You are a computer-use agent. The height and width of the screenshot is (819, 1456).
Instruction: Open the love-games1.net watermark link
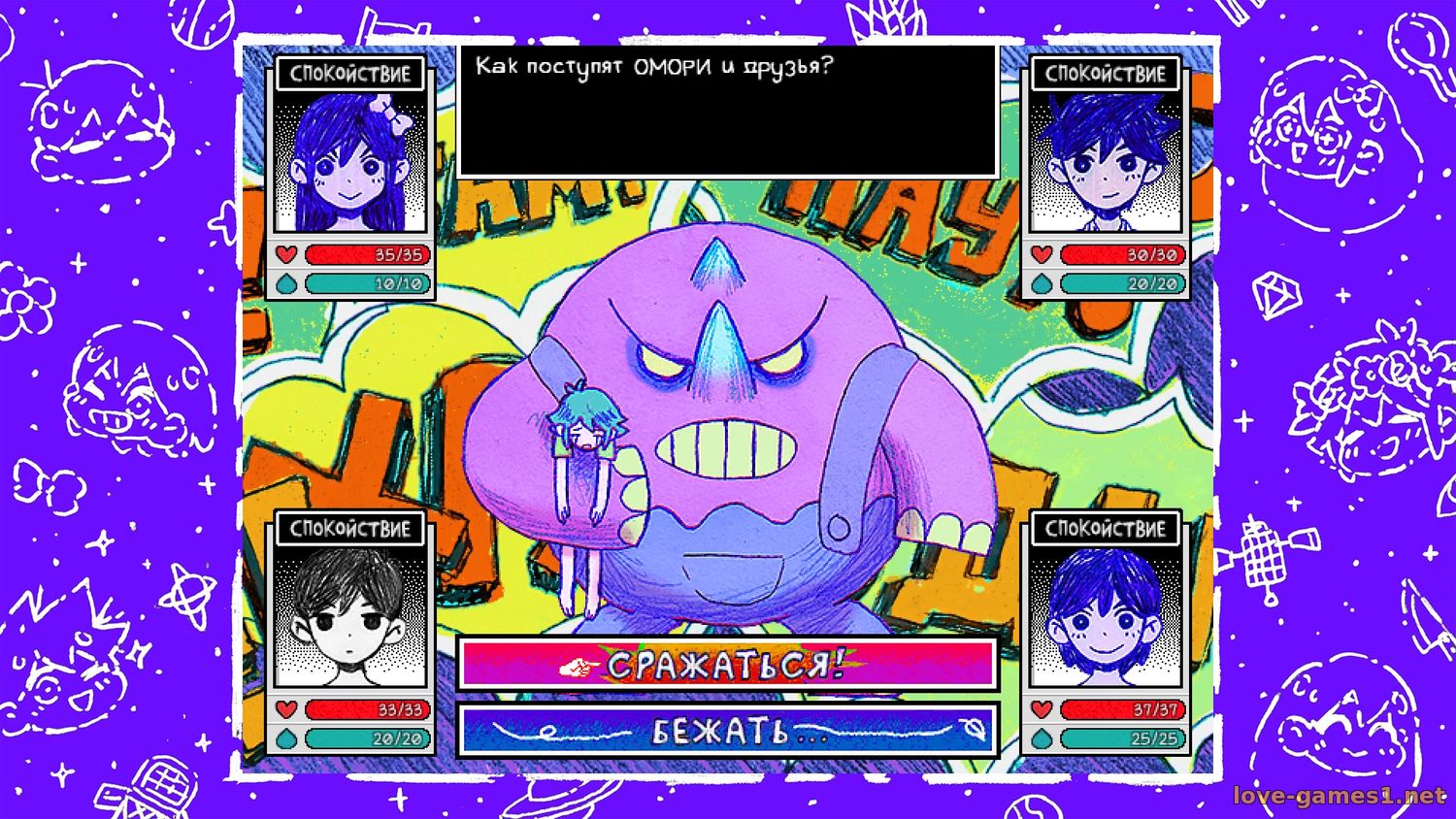click(x=1339, y=796)
